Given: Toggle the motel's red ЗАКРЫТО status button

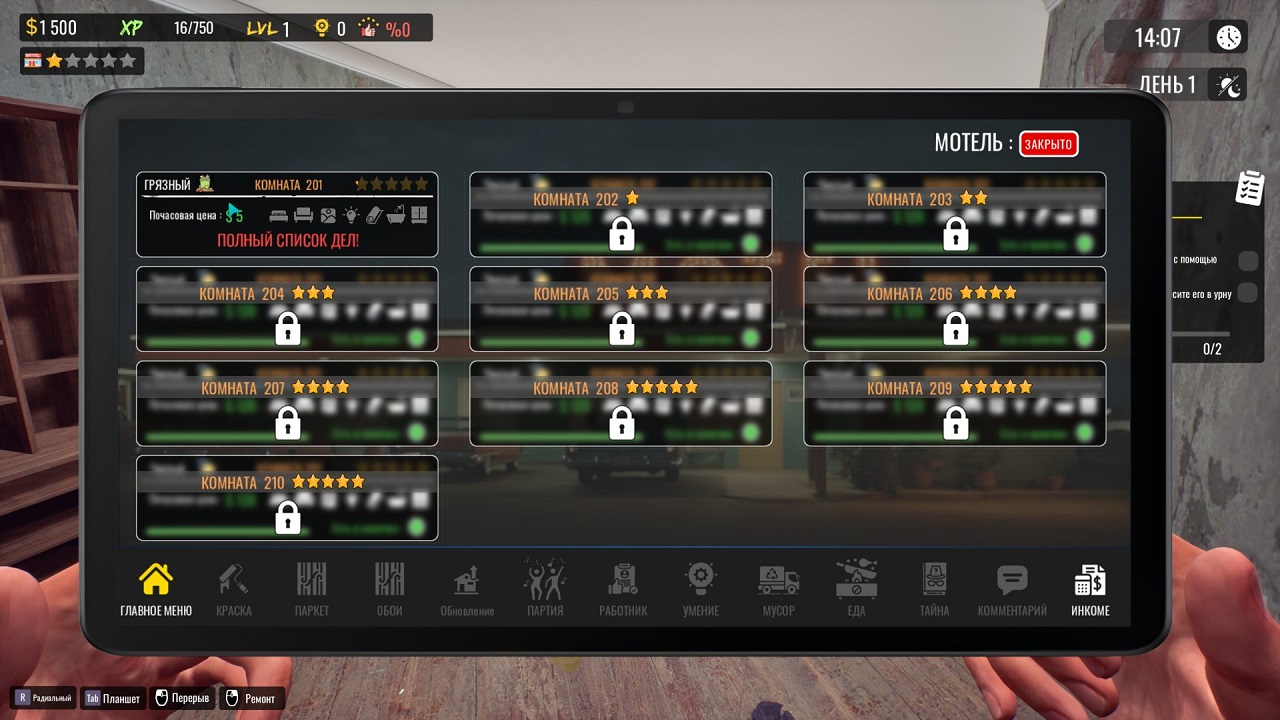Looking at the screenshot, I should 1048,144.
